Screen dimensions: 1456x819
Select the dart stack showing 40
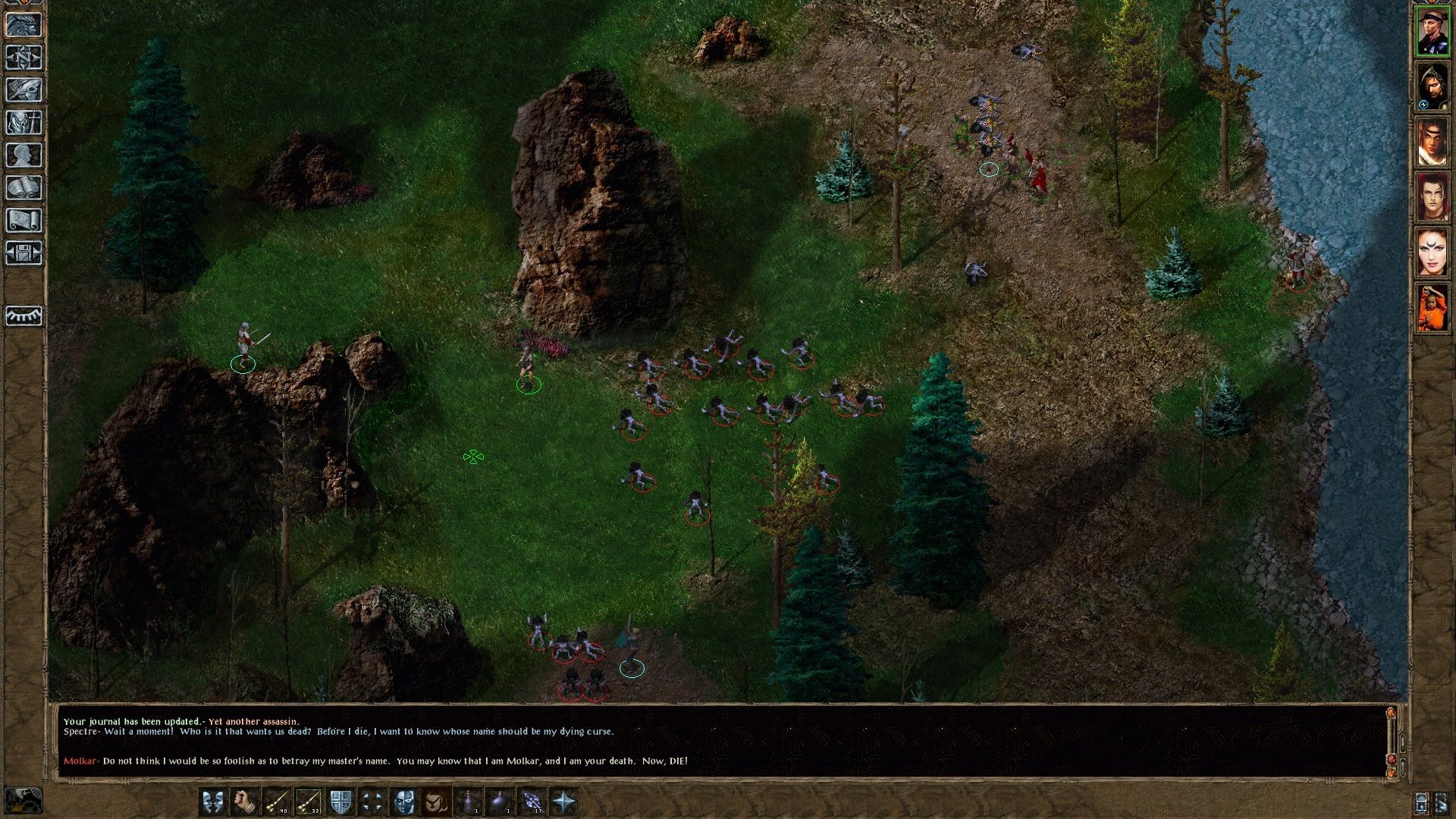pyautogui.click(x=276, y=802)
